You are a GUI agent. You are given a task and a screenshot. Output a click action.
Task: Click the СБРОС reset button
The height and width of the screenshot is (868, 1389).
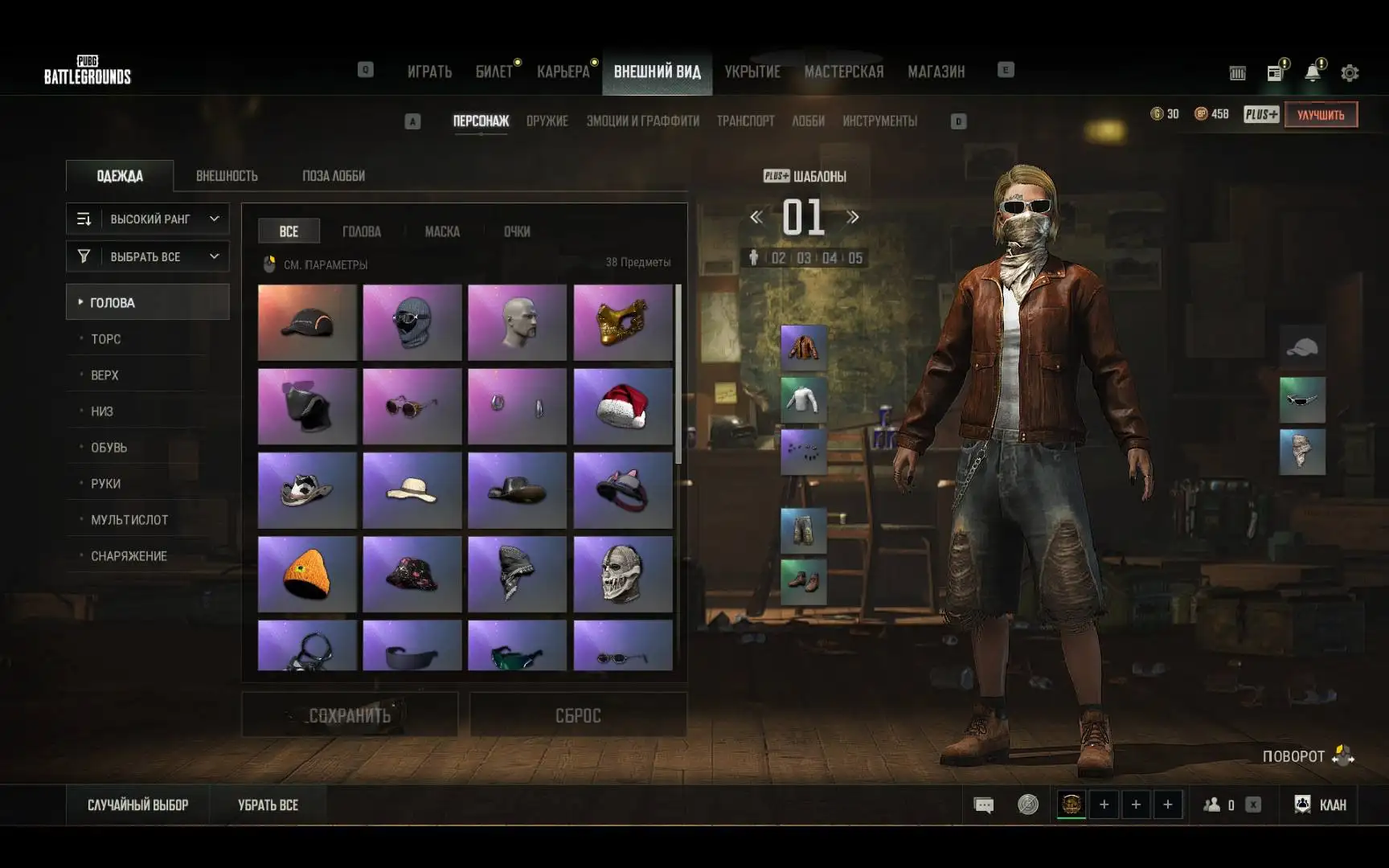578,715
